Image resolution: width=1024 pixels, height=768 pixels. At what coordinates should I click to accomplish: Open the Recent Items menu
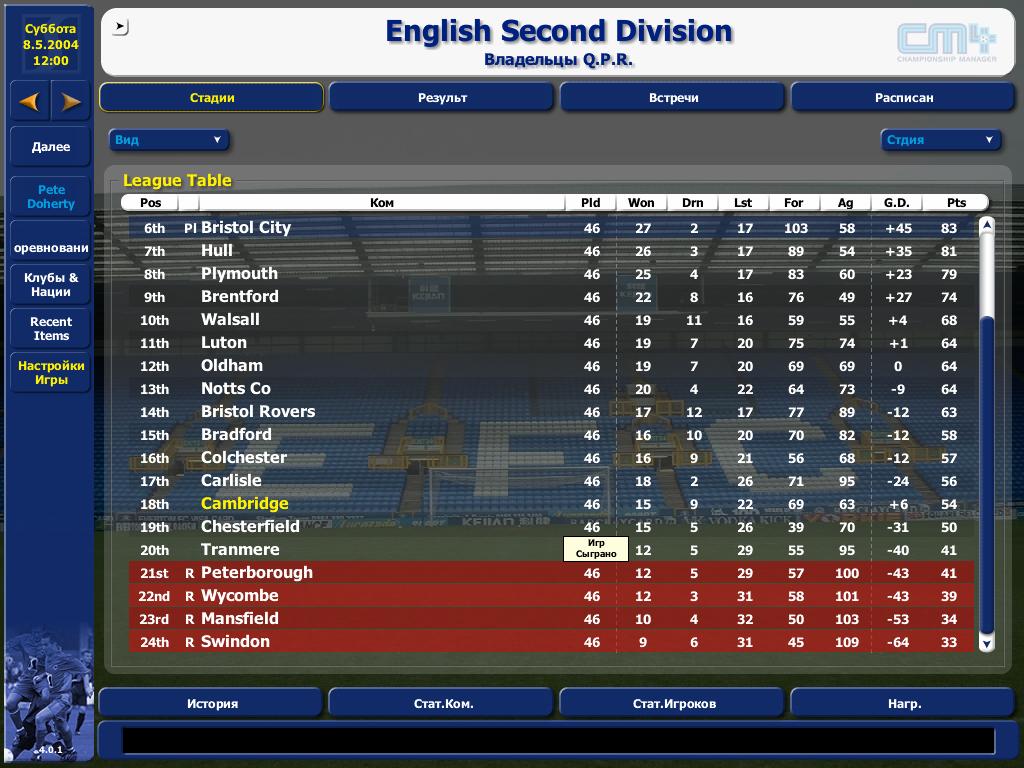[x=51, y=329]
